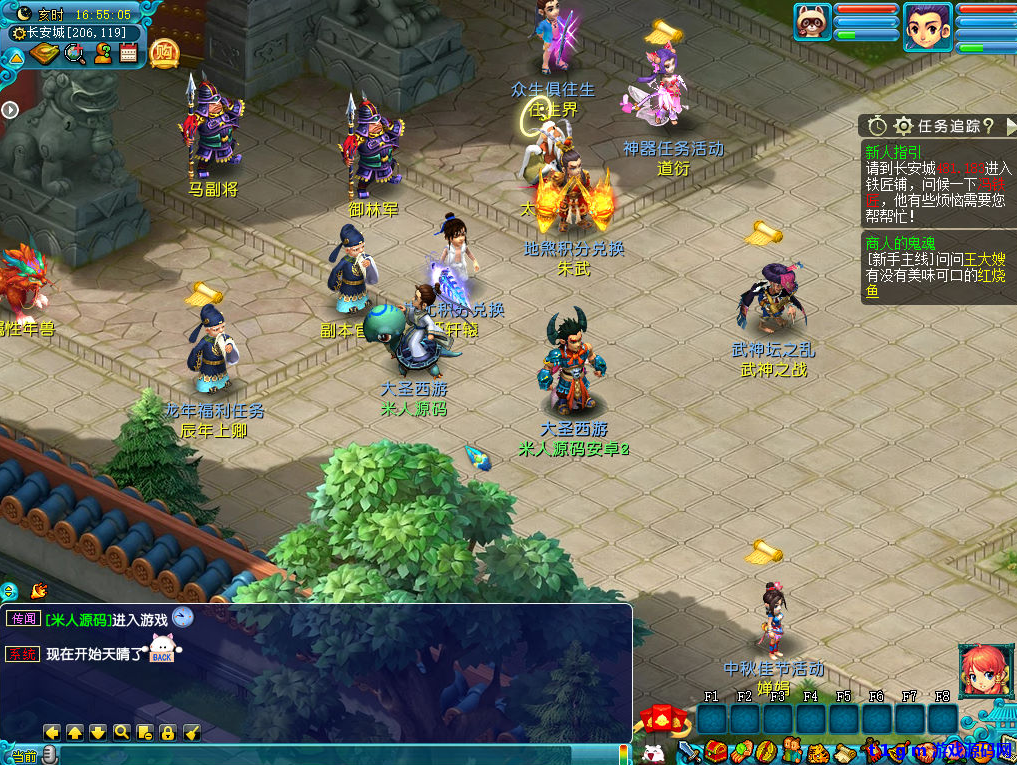Click the chat magnifier search button
1017x765 pixels.
122,732
